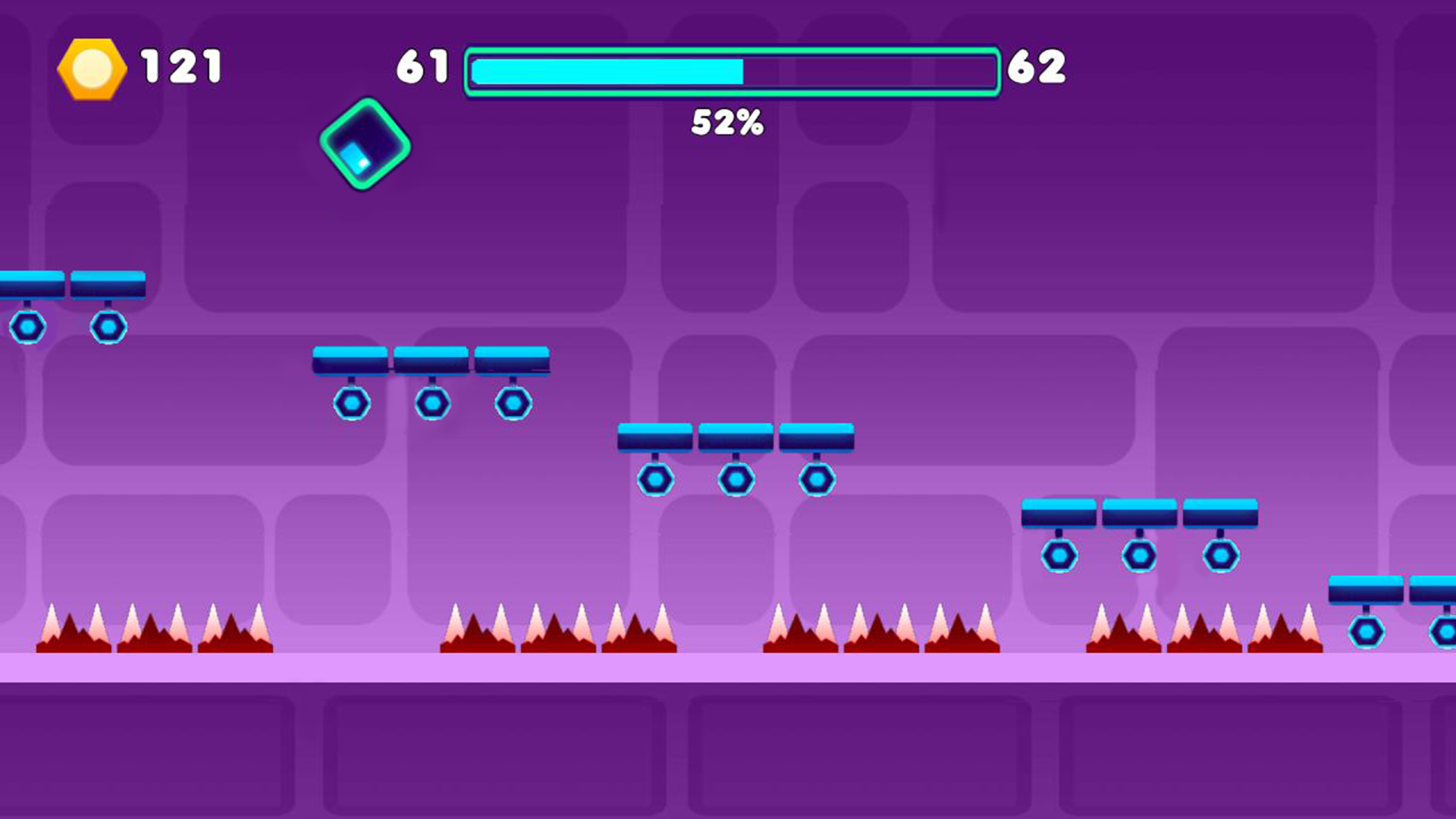Image resolution: width=1456 pixels, height=819 pixels.
Task: Select the coin count showing 121
Action: 180,67
